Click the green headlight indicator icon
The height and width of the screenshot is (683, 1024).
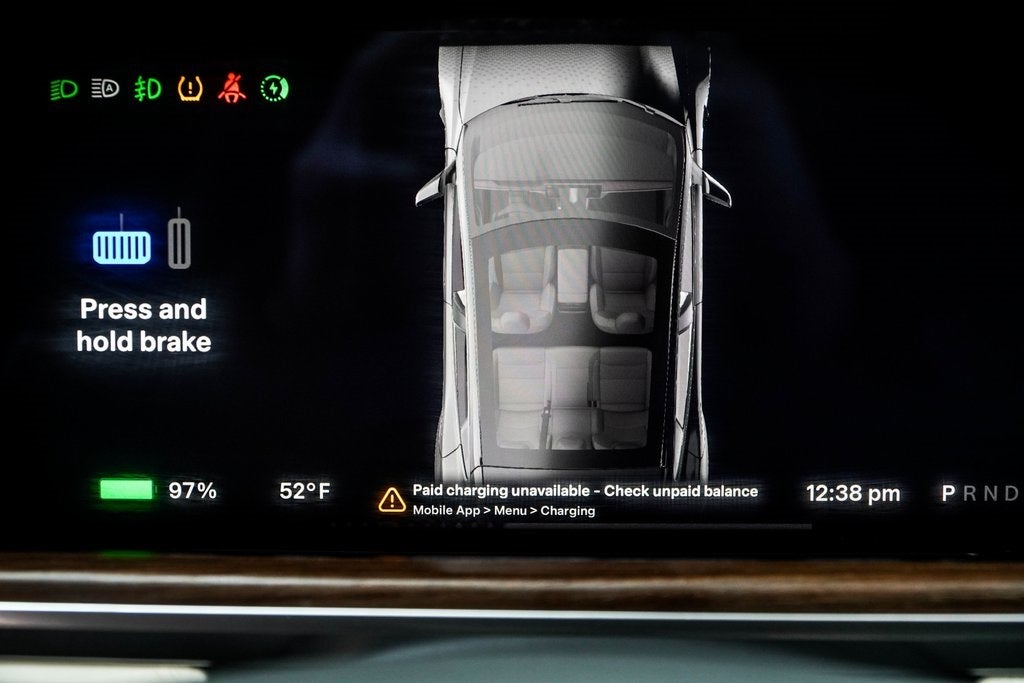[64, 89]
